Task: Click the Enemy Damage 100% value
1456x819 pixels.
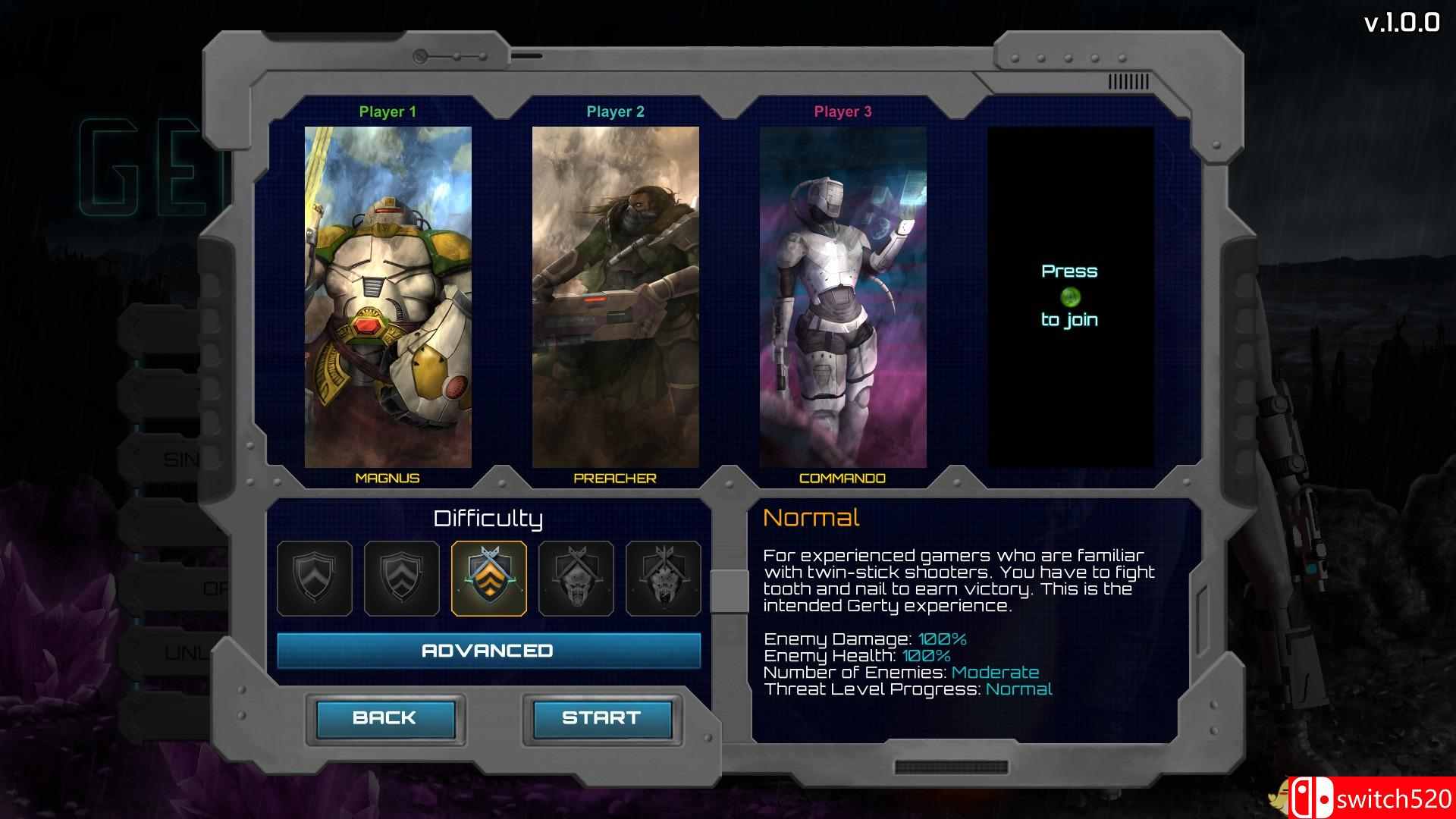Action: [940, 639]
